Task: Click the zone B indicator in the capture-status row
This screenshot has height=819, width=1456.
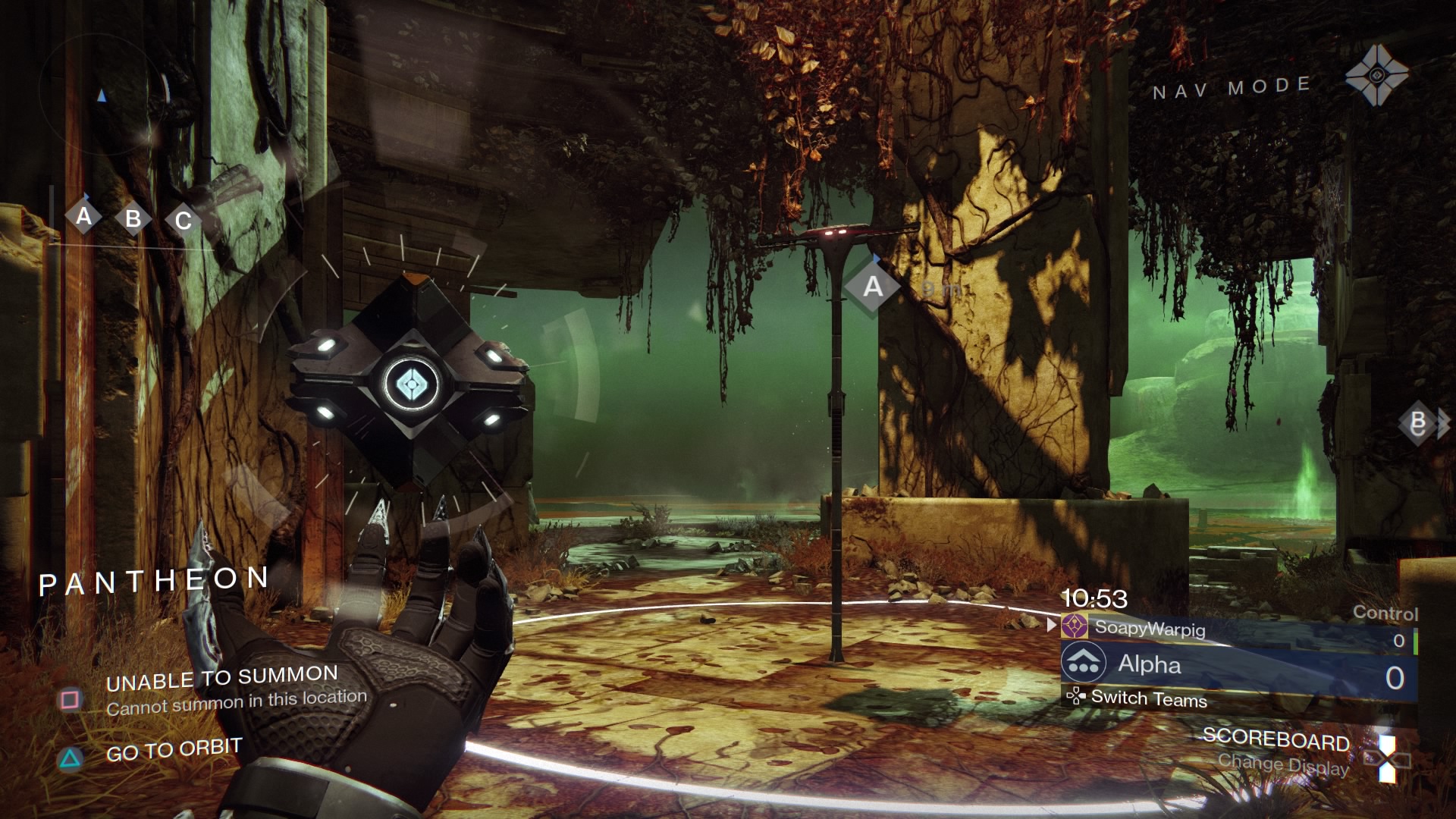Action: (x=133, y=219)
